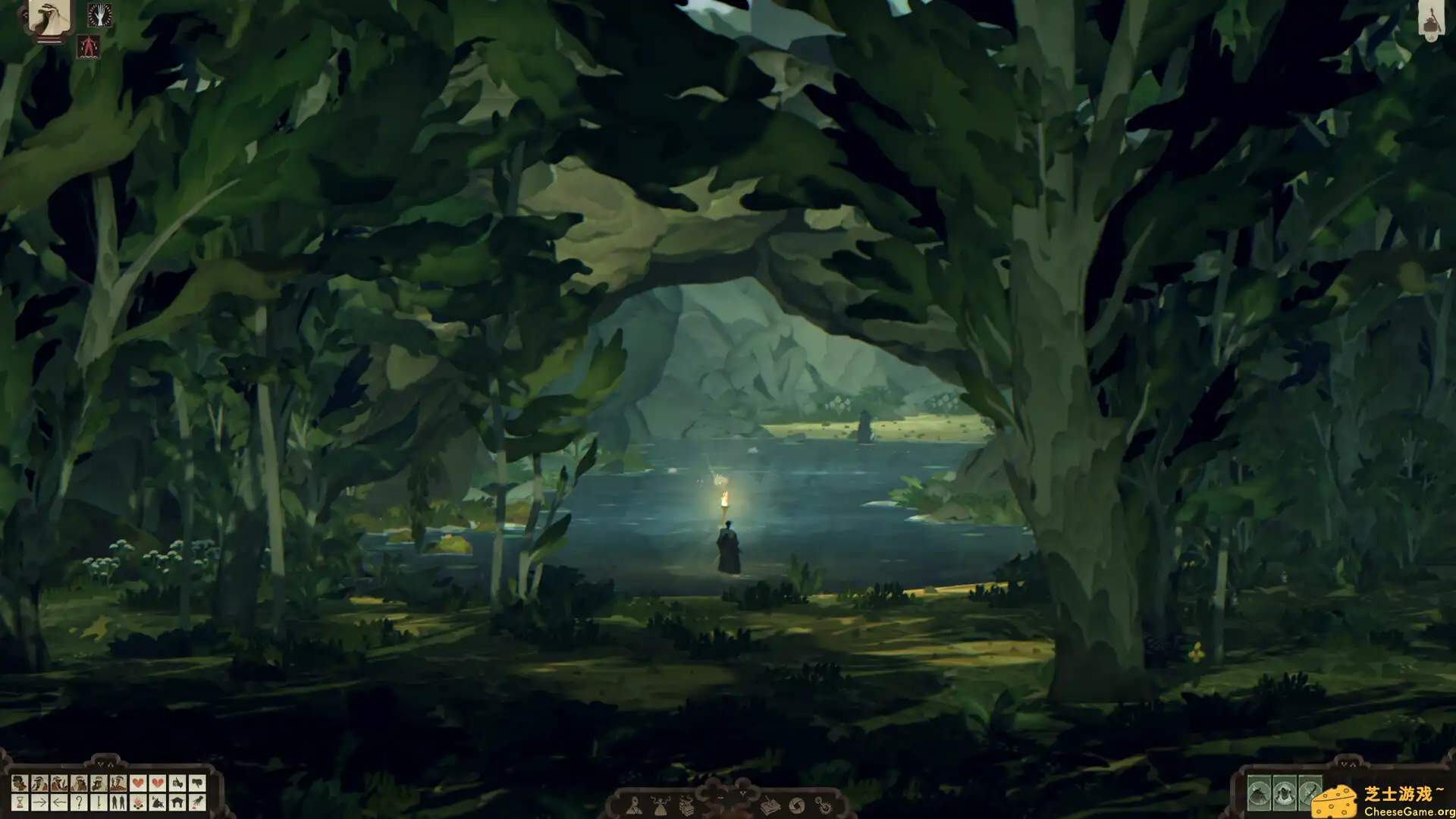Open the character panel from bottom toolbar
Screen dimensions: 1456x819
(x=635, y=807)
